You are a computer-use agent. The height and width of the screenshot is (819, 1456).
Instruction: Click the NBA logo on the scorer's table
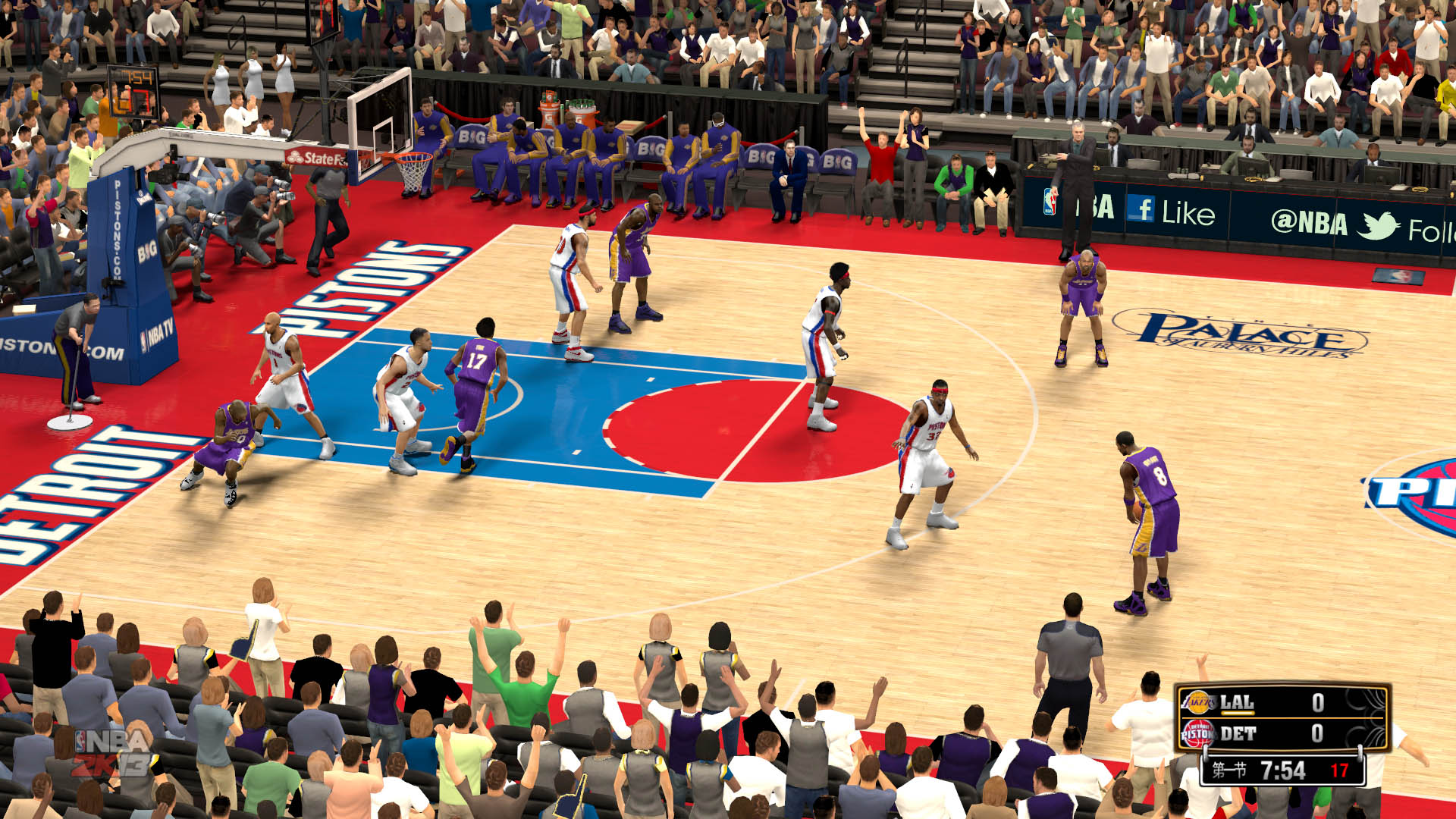[1050, 203]
